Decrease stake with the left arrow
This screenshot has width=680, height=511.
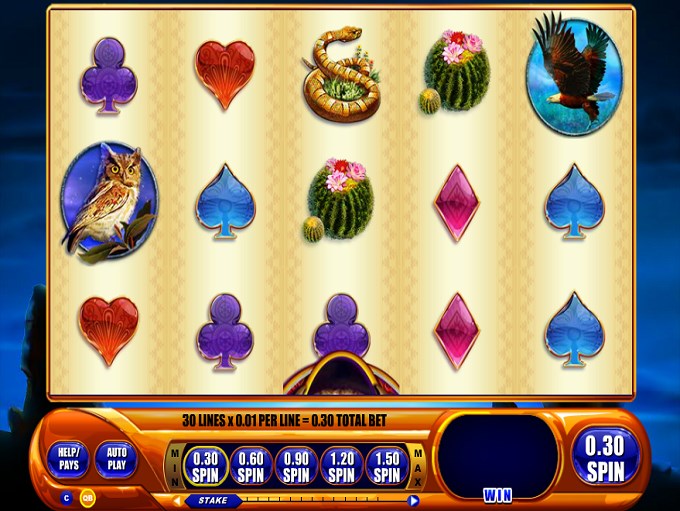click(177, 500)
